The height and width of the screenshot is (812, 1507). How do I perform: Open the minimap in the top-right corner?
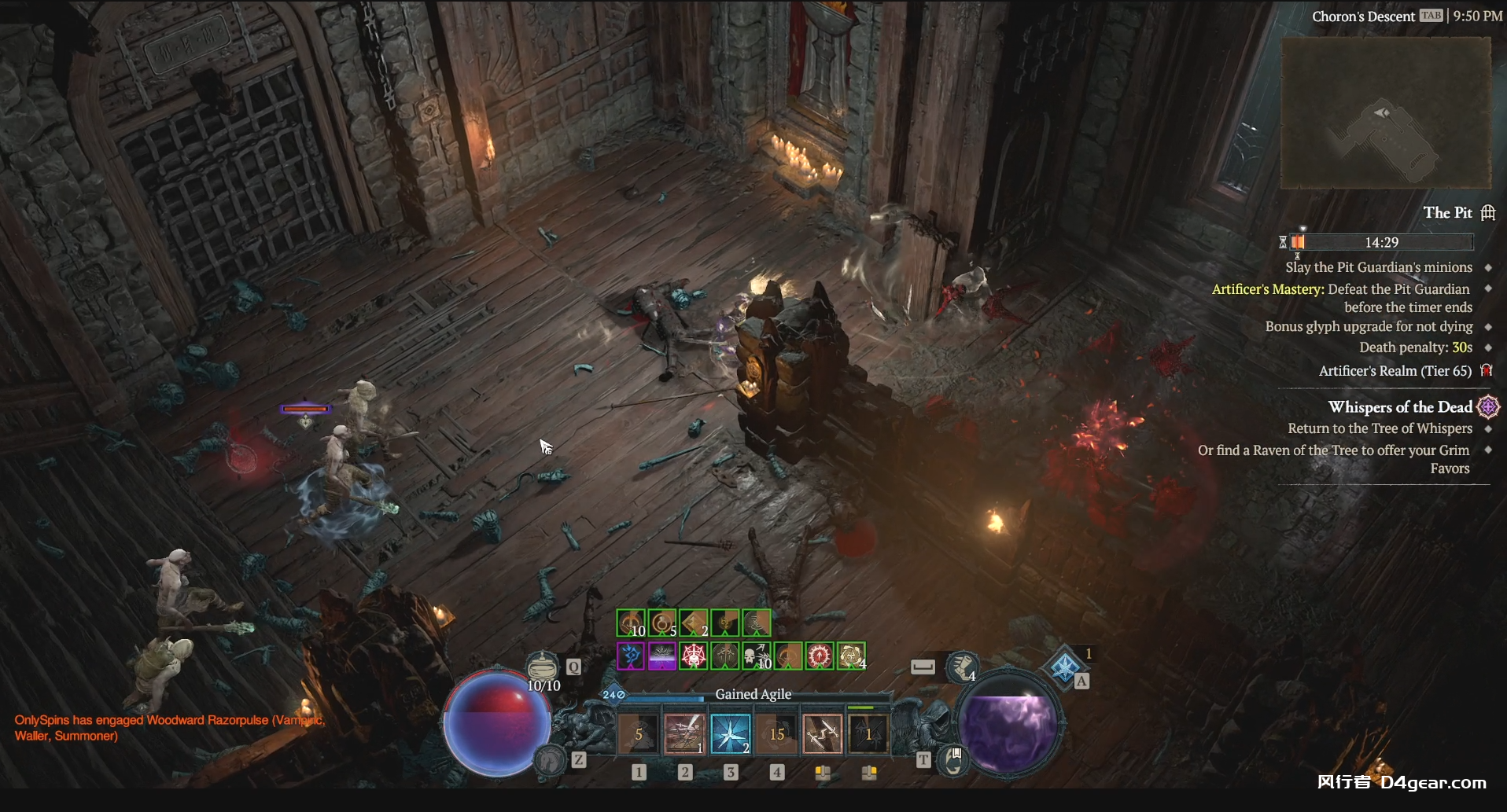[1386, 112]
